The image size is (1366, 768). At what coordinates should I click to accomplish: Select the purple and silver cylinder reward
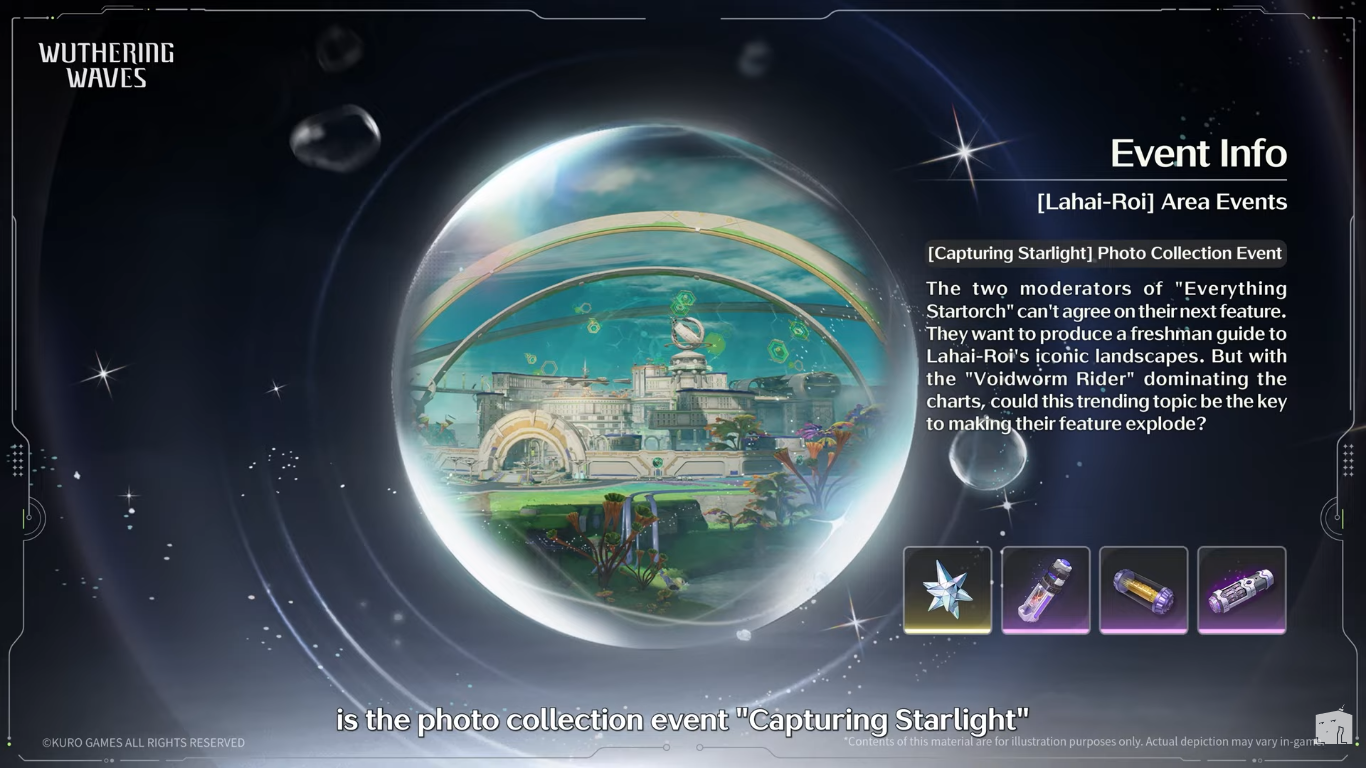1241,589
